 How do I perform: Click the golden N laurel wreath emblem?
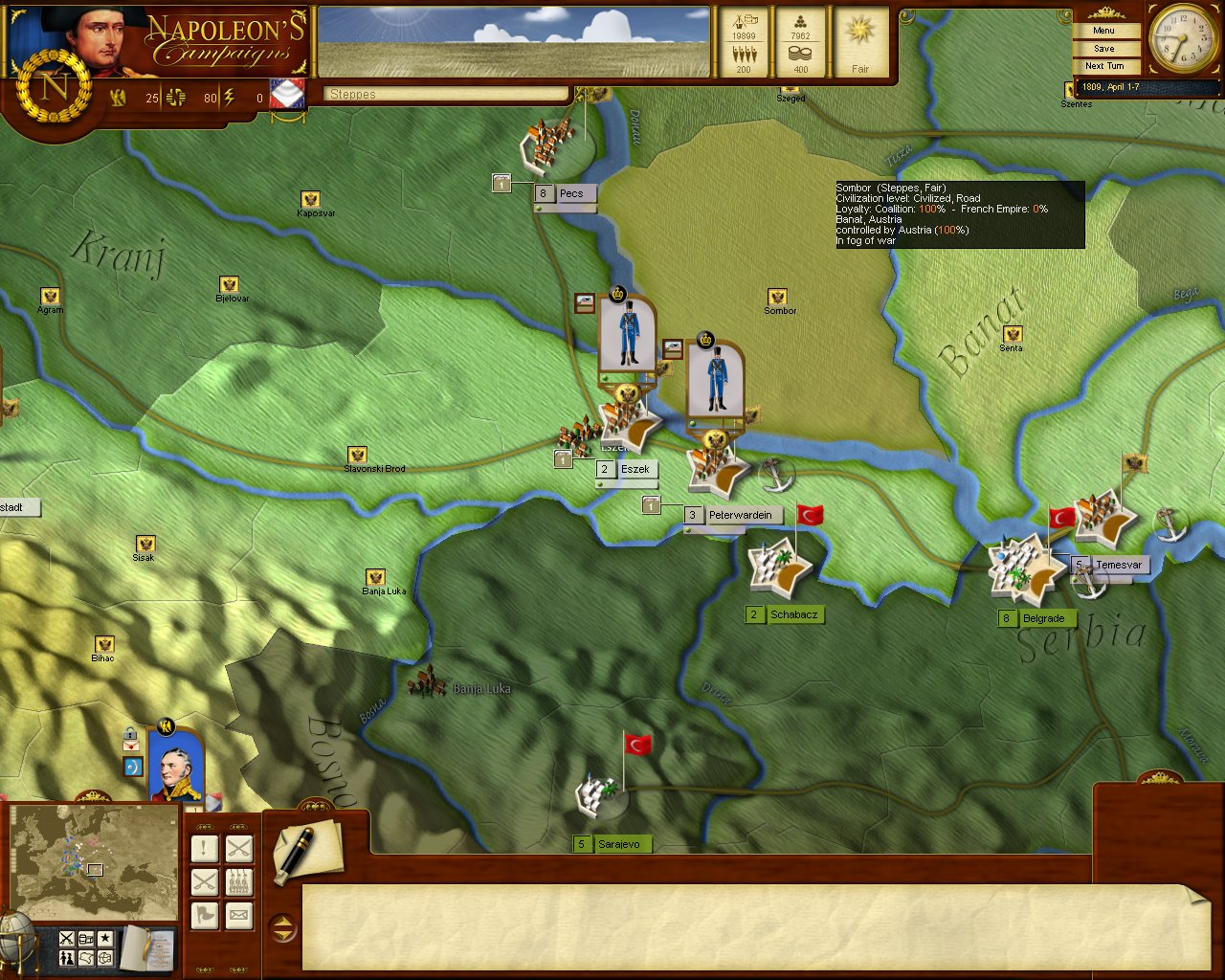[x=55, y=88]
